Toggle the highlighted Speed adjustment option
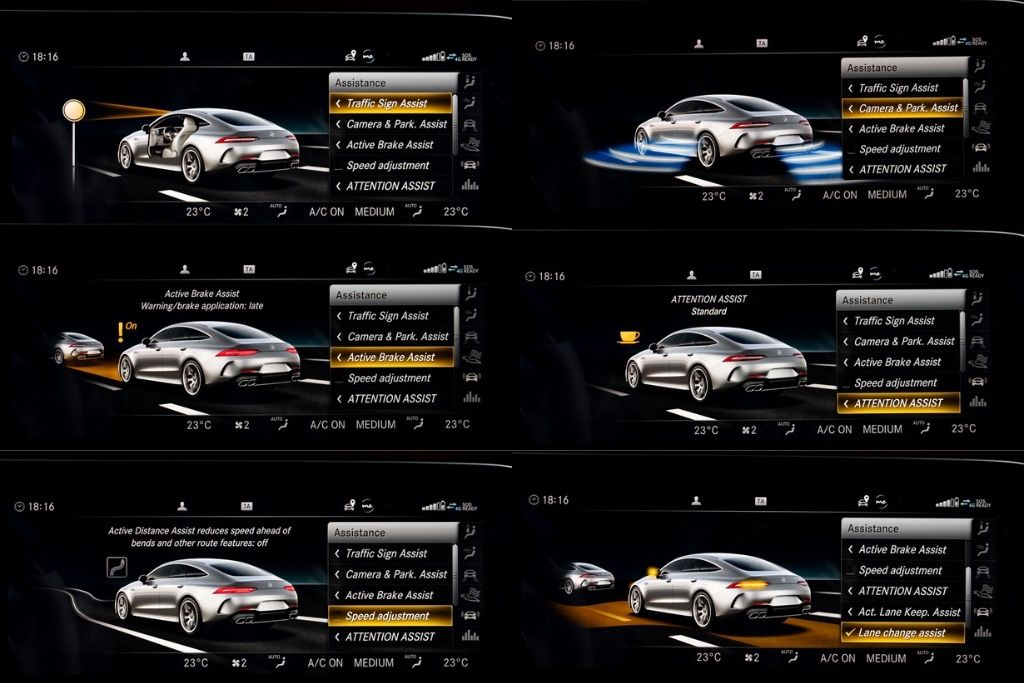This screenshot has width=1024, height=683. pos(388,616)
